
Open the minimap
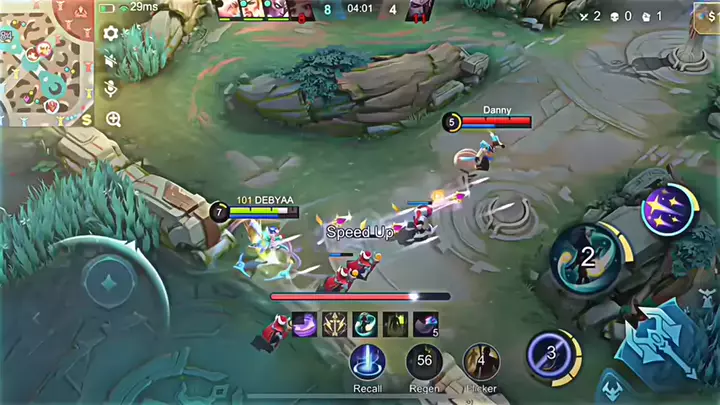click(x=46, y=62)
